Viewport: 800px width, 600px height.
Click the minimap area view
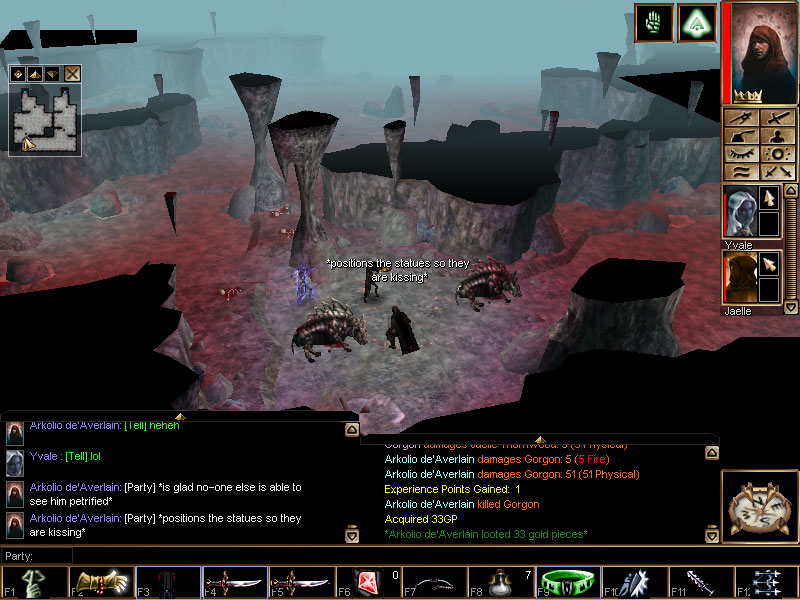pyautogui.click(x=45, y=118)
